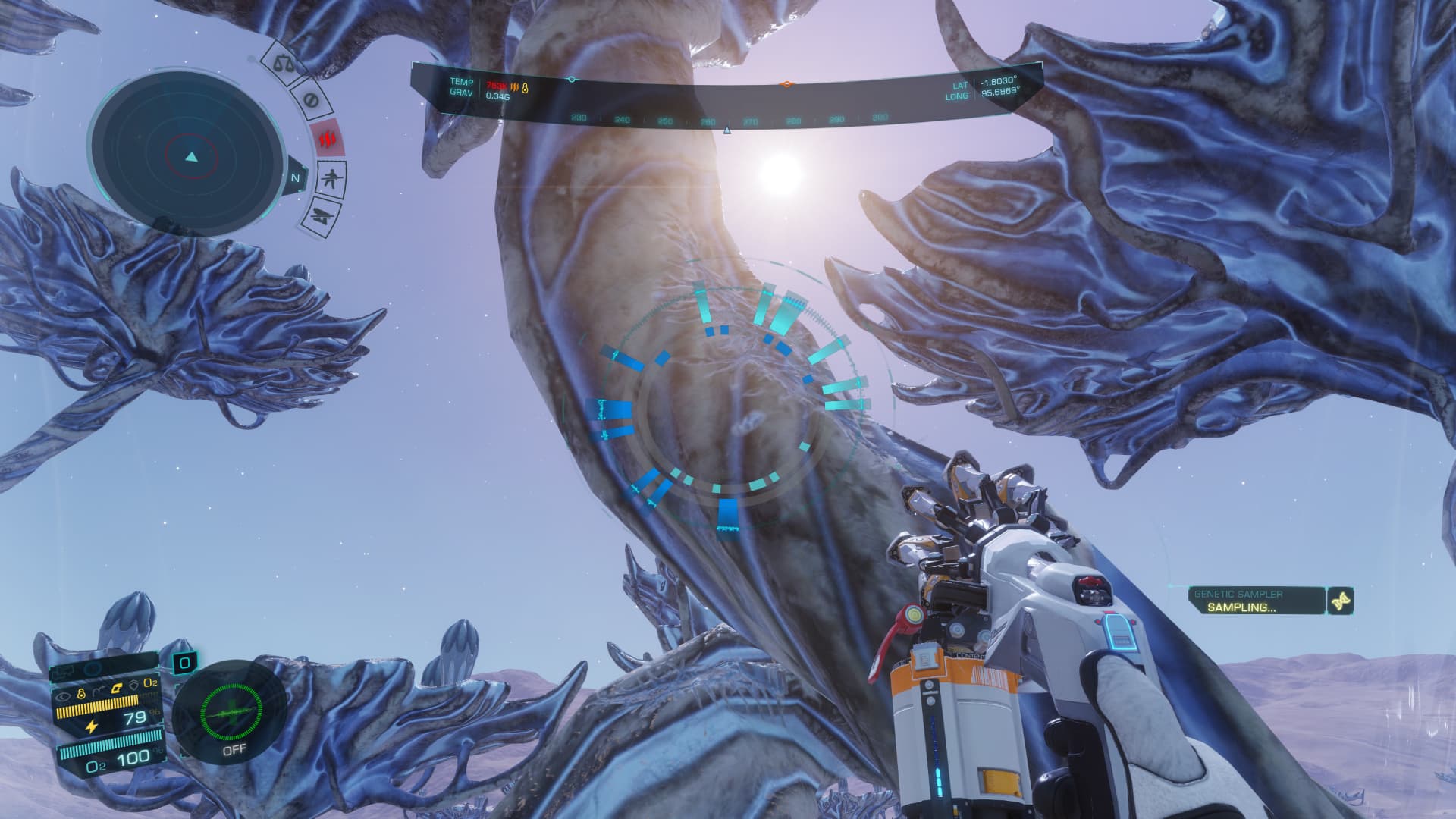The height and width of the screenshot is (819, 1456).
Task: Select the boxed grenade counter above scanner dial
Action: [x=184, y=663]
